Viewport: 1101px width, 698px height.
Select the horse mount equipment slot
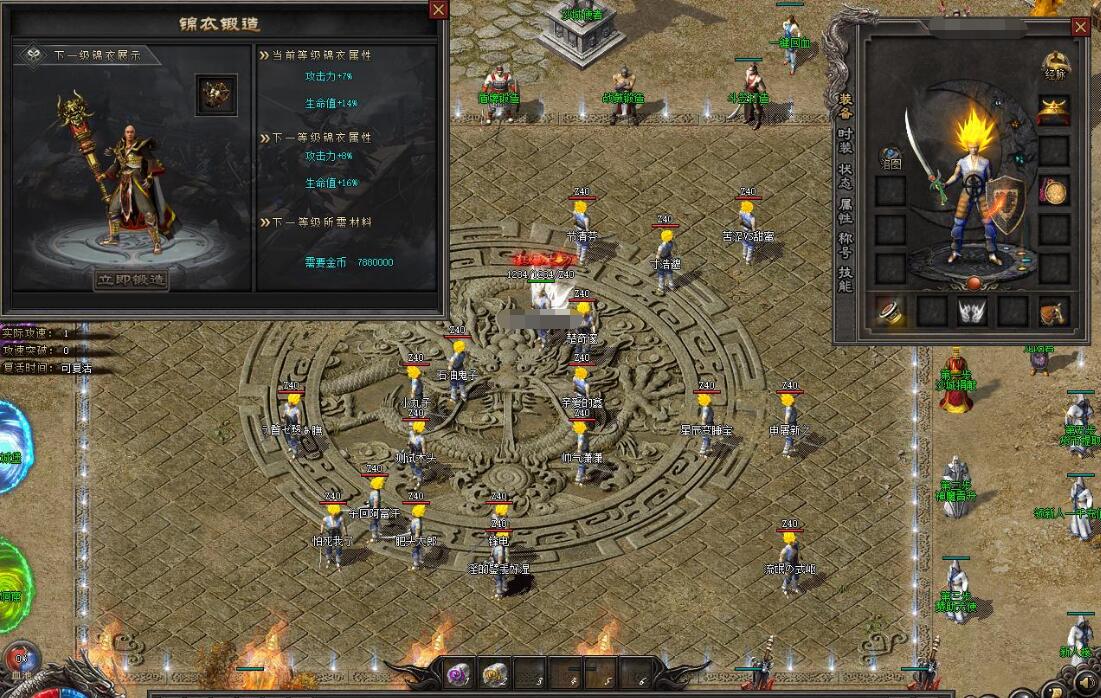[x=1053, y=311]
